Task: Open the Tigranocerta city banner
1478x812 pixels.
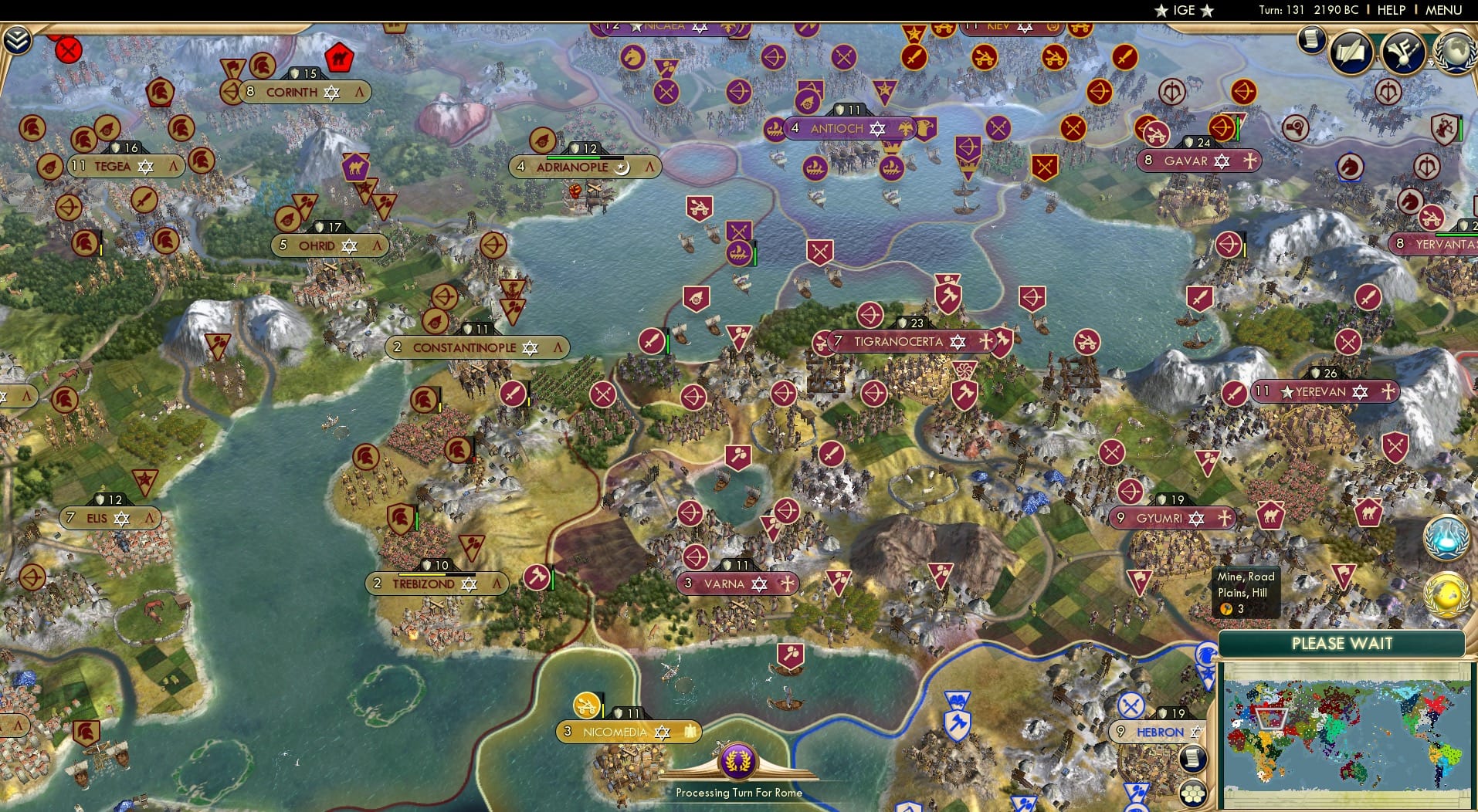Action: point(898,340)
